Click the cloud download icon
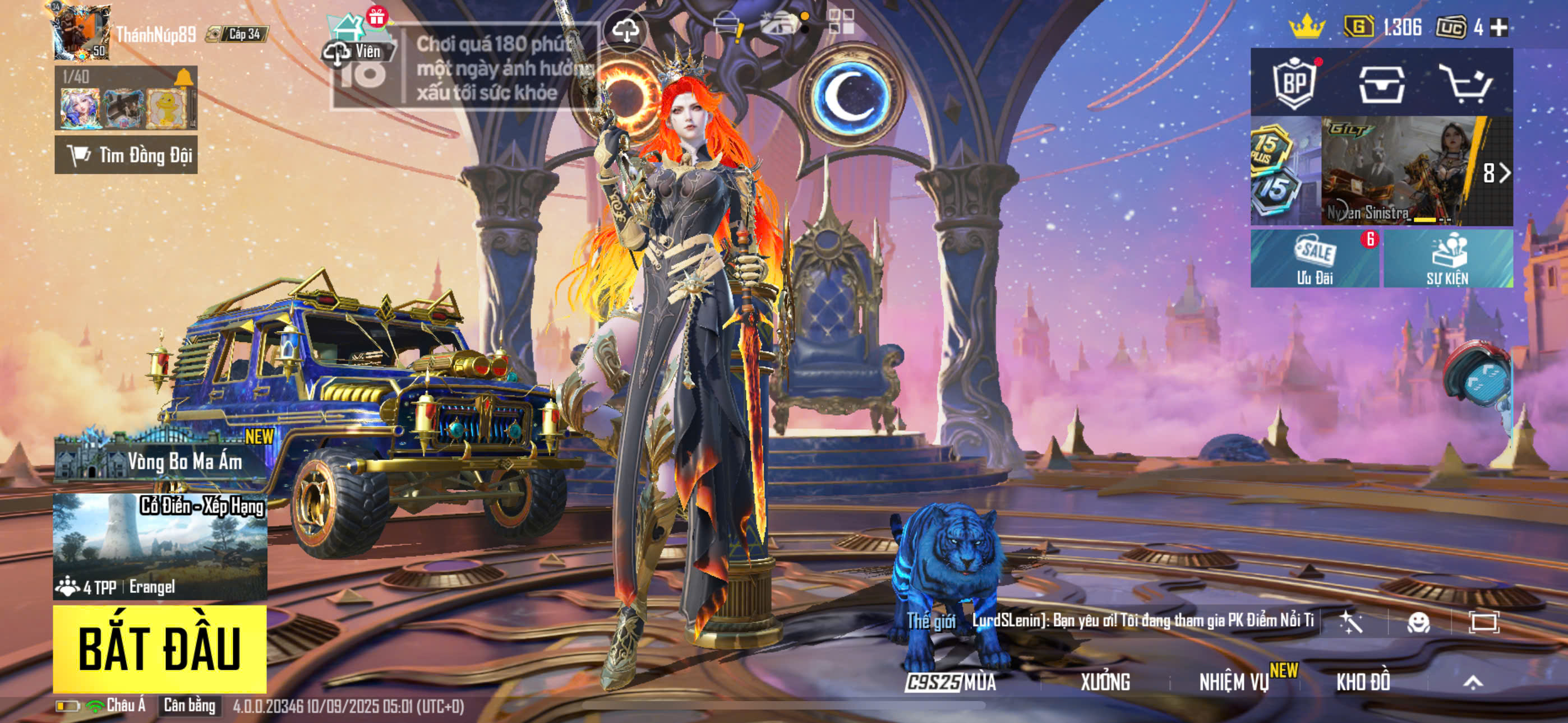Image resolution: width=1568 pixels, height=723 pixels. point(625,29)
